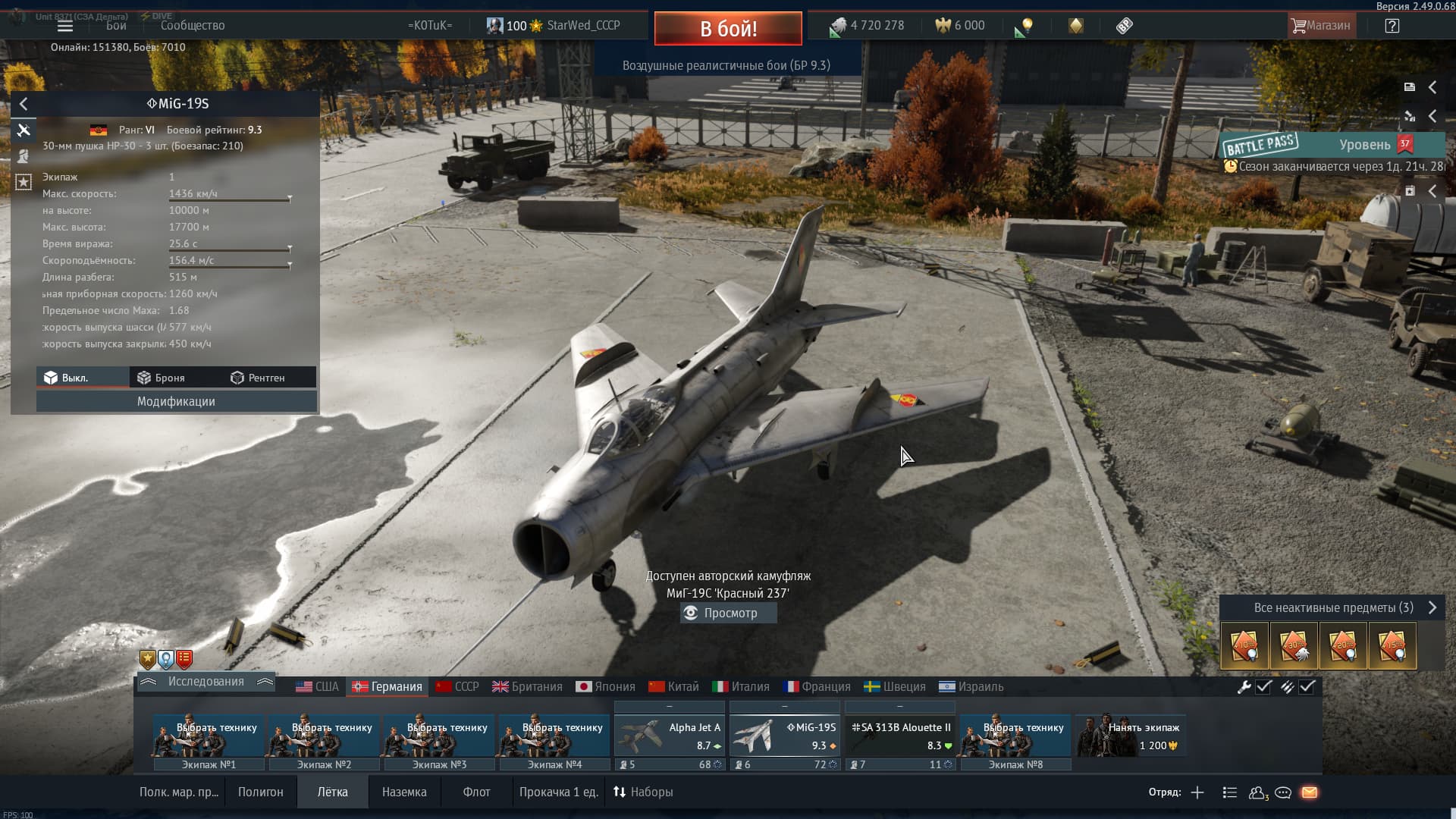Open the Исследования research tree

(x=206, y=682)
